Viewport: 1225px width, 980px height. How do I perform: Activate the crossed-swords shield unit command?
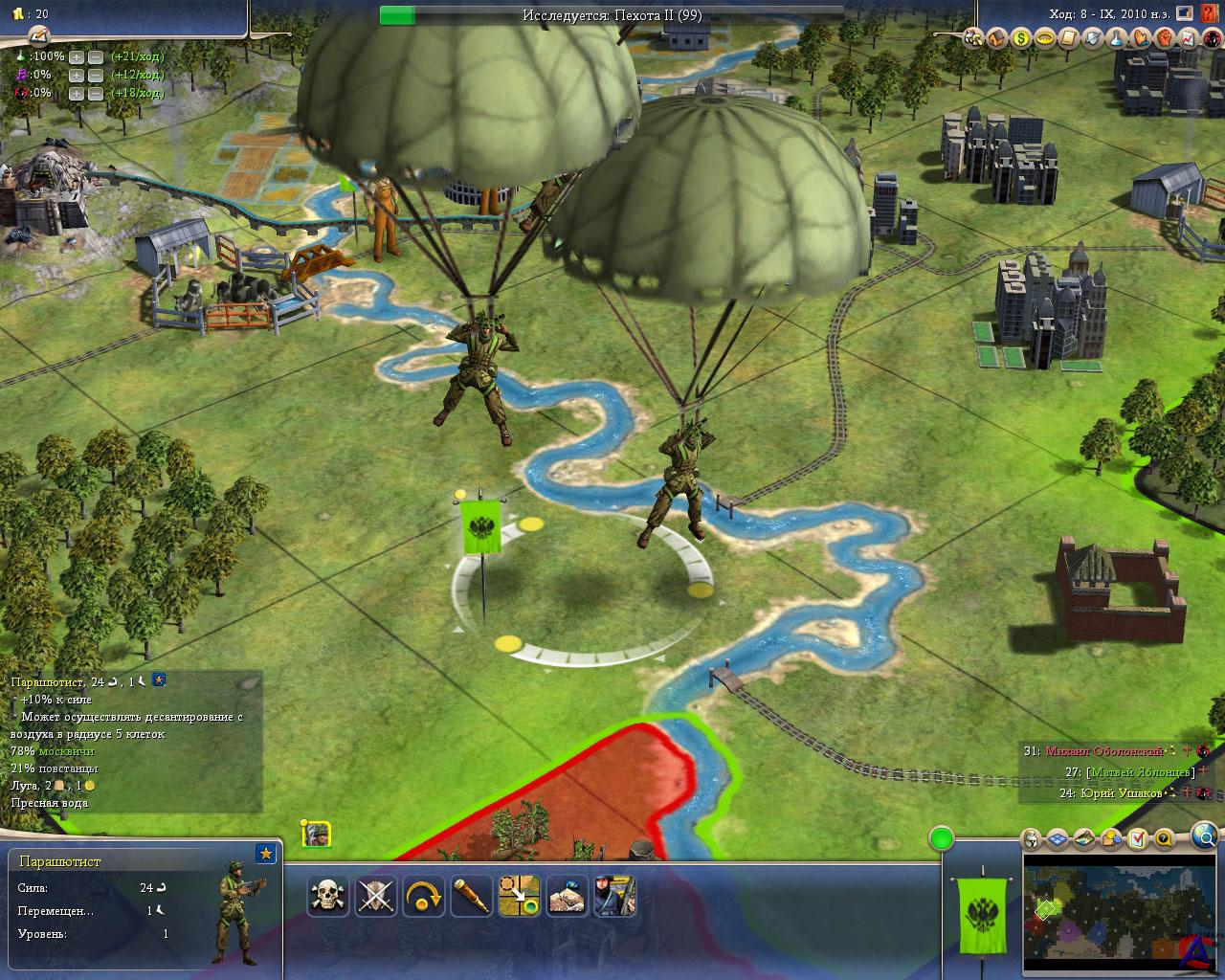(375, 897)
